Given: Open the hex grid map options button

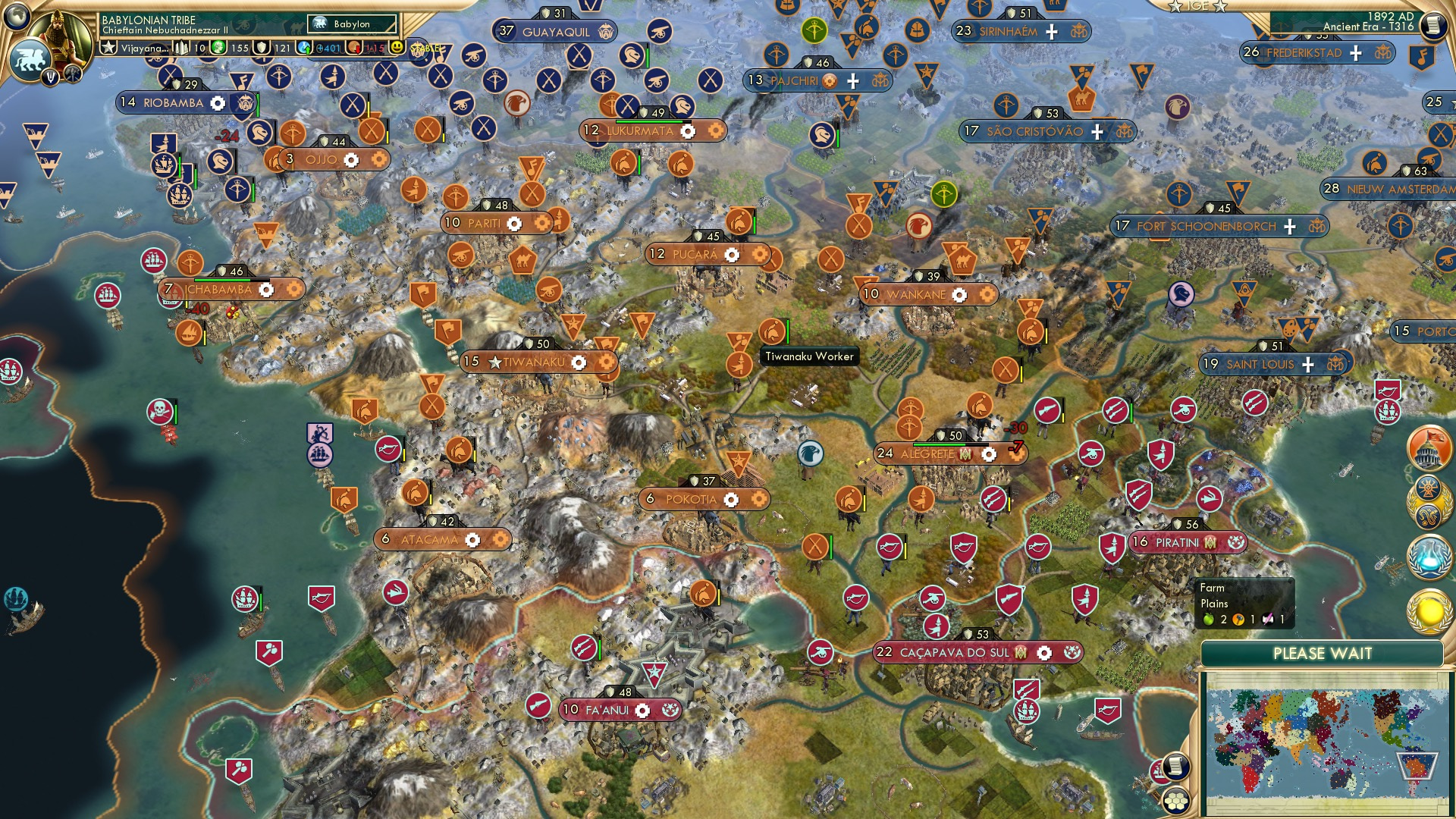Looking at the screenshot, I should pos(1175,801).
